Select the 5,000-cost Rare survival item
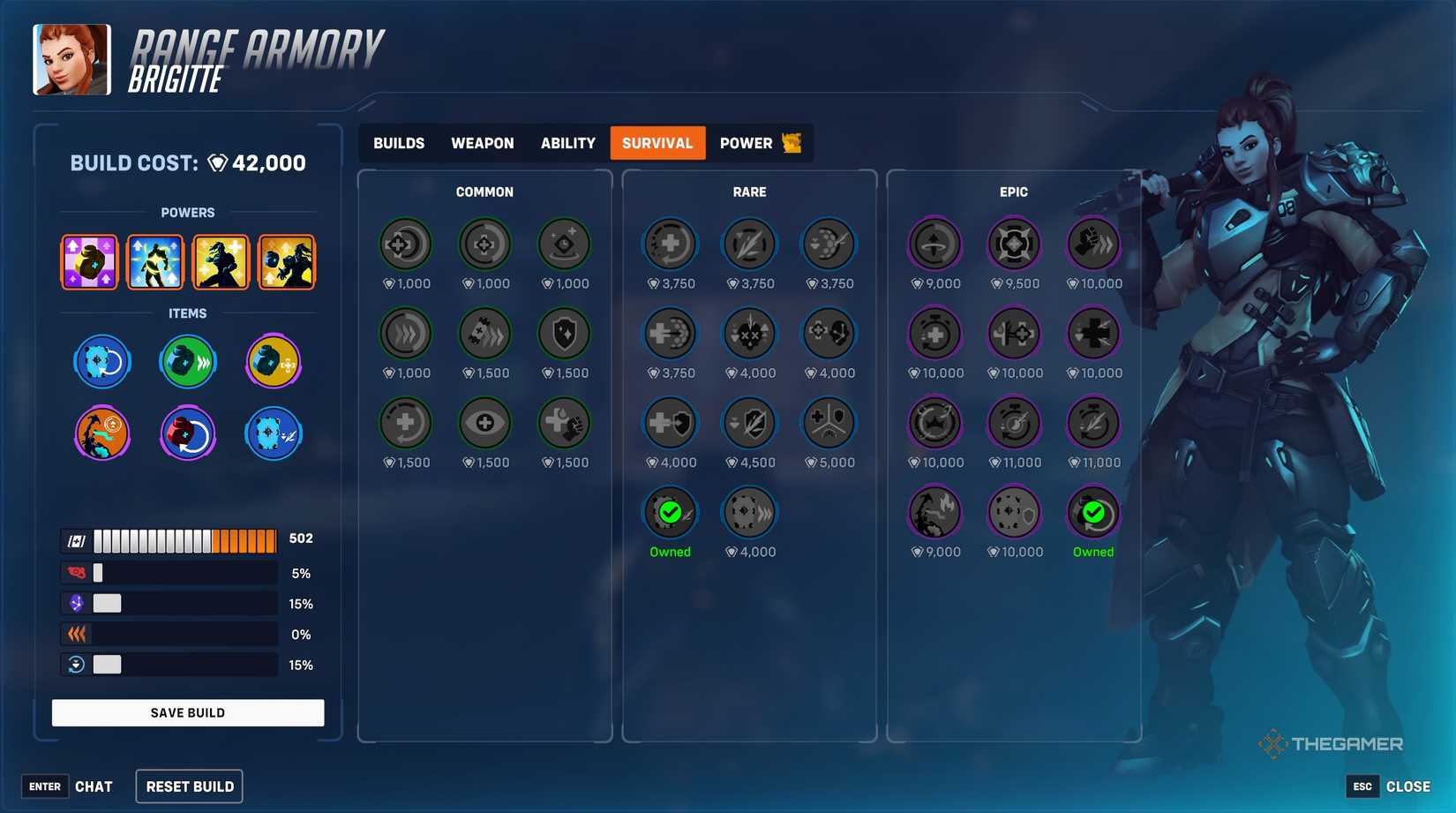Screen dimensions: 1456x813 (x=829, y=422)
